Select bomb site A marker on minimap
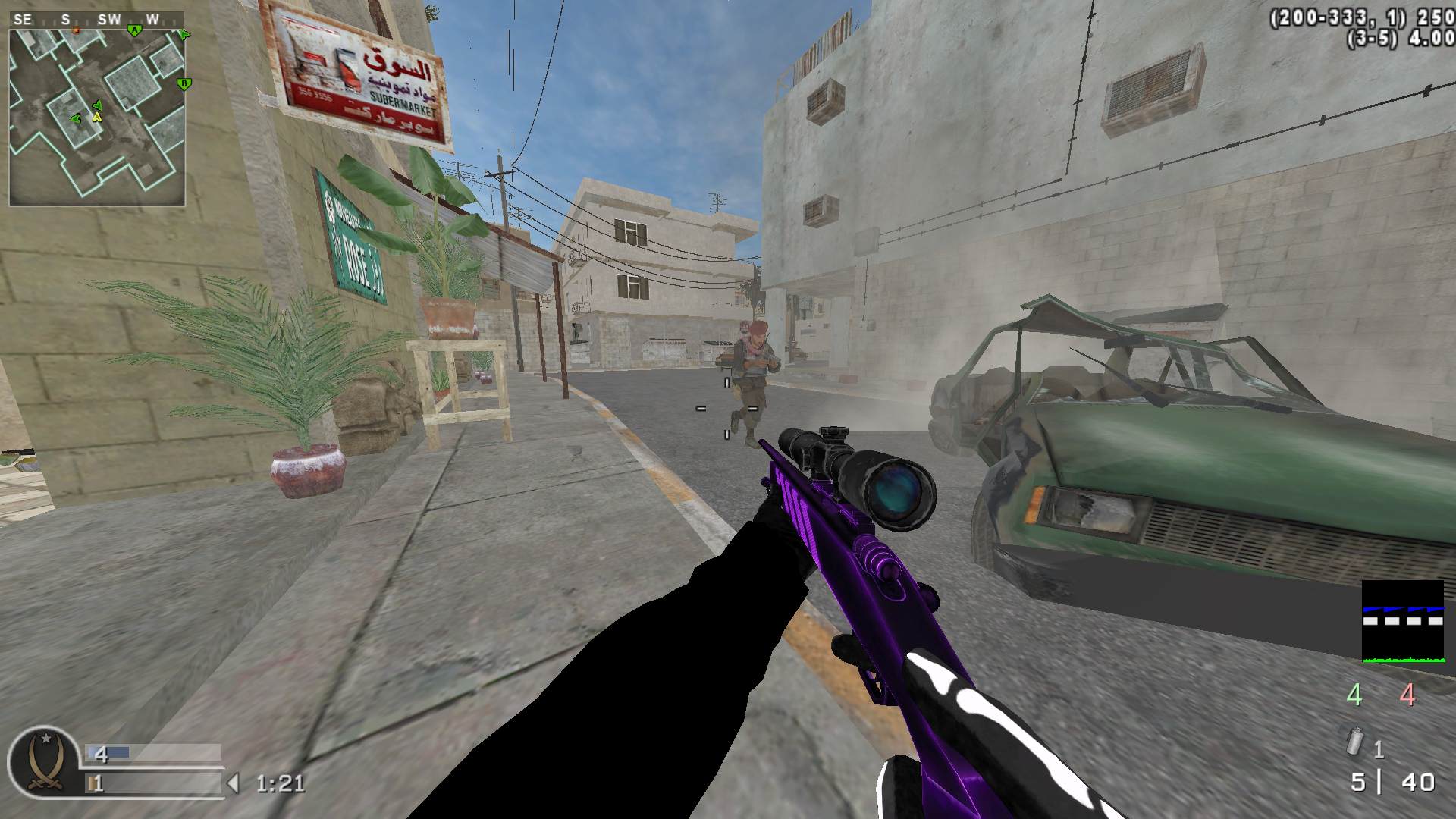 coord(134,30)
